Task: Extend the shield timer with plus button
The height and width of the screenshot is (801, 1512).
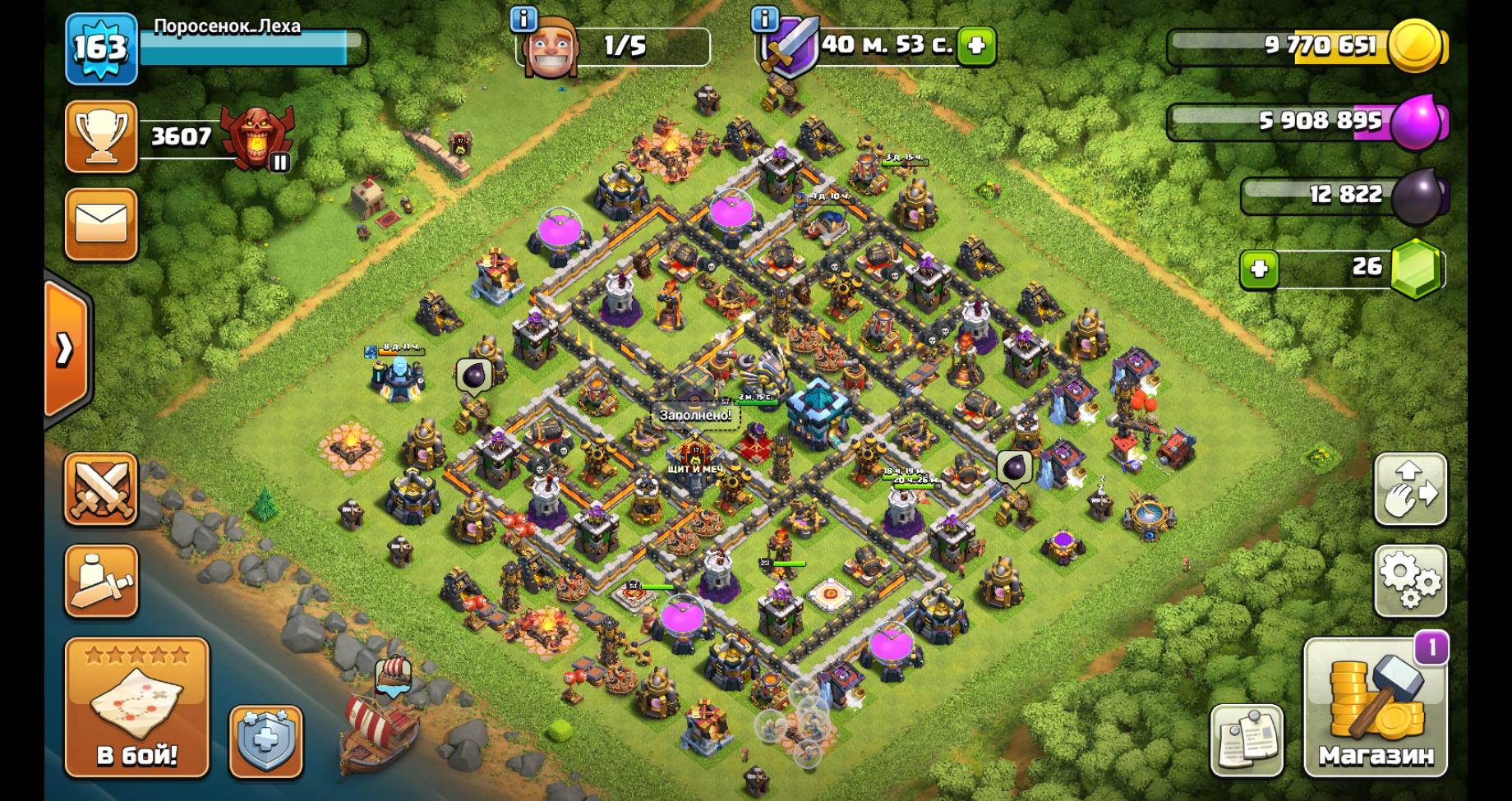Action: (976, 45)
